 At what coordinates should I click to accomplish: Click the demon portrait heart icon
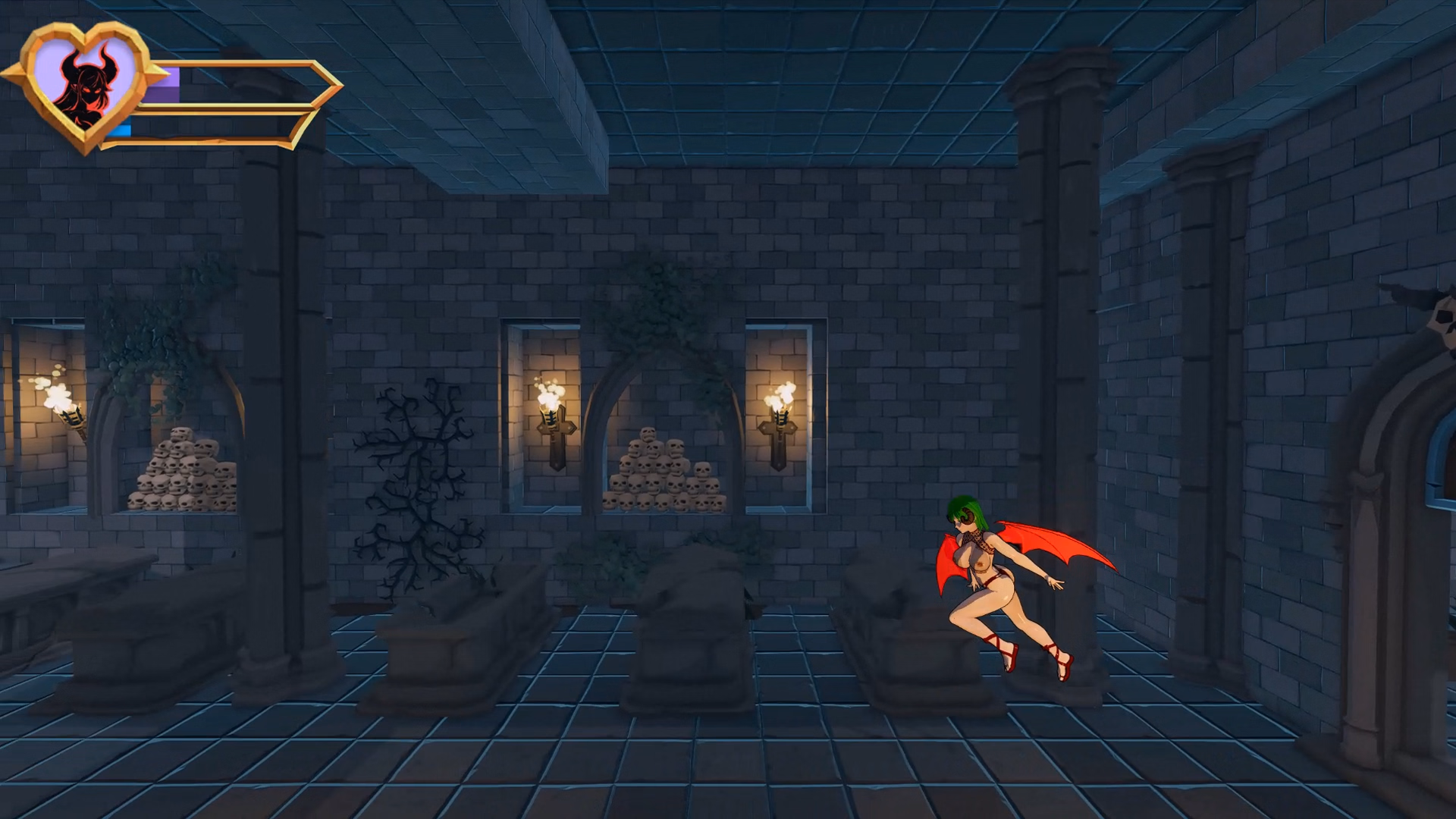coord(86,84)
